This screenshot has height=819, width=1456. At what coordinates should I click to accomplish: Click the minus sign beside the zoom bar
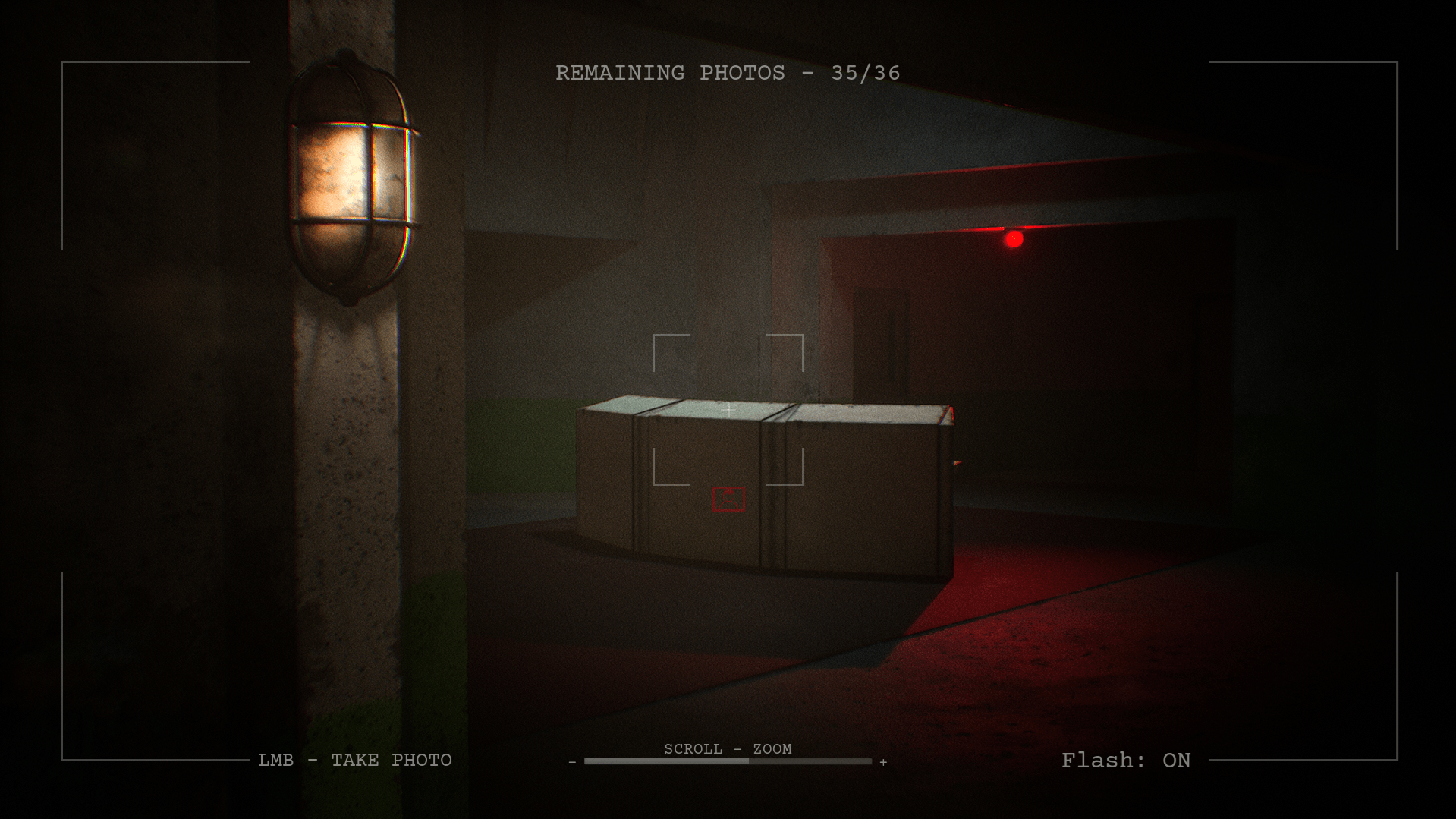(572, 762)
